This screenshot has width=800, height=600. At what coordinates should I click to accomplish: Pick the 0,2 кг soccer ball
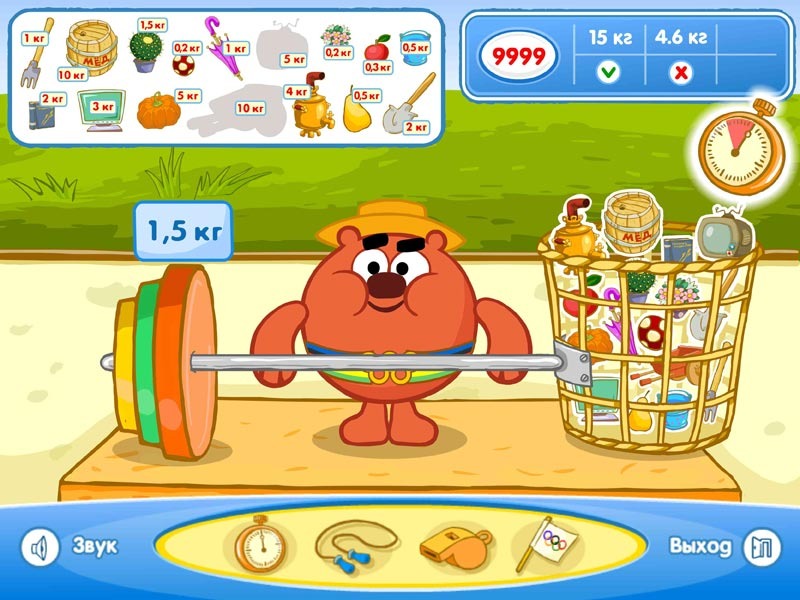click(x=184, y=66)
